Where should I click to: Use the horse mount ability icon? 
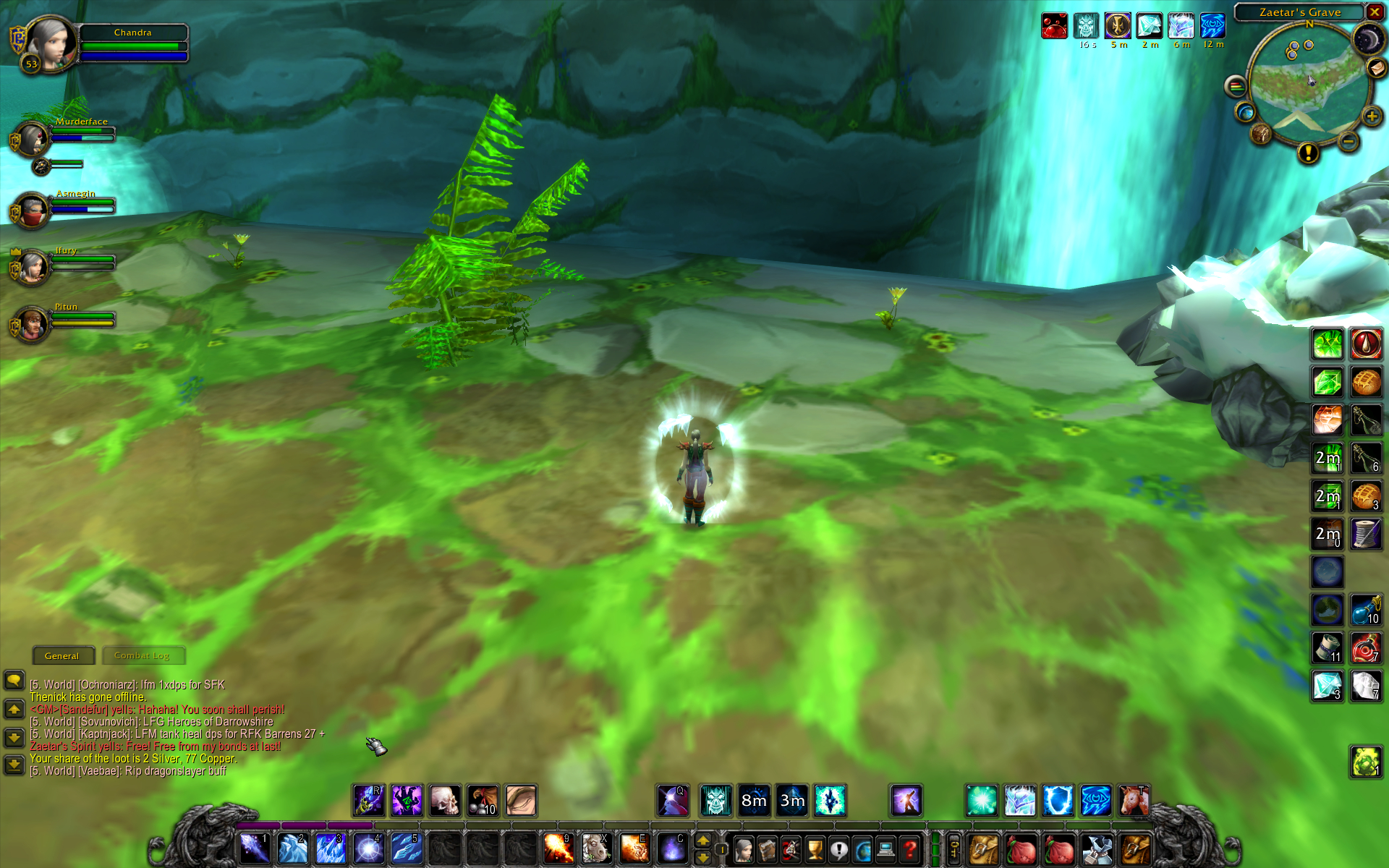596,848
